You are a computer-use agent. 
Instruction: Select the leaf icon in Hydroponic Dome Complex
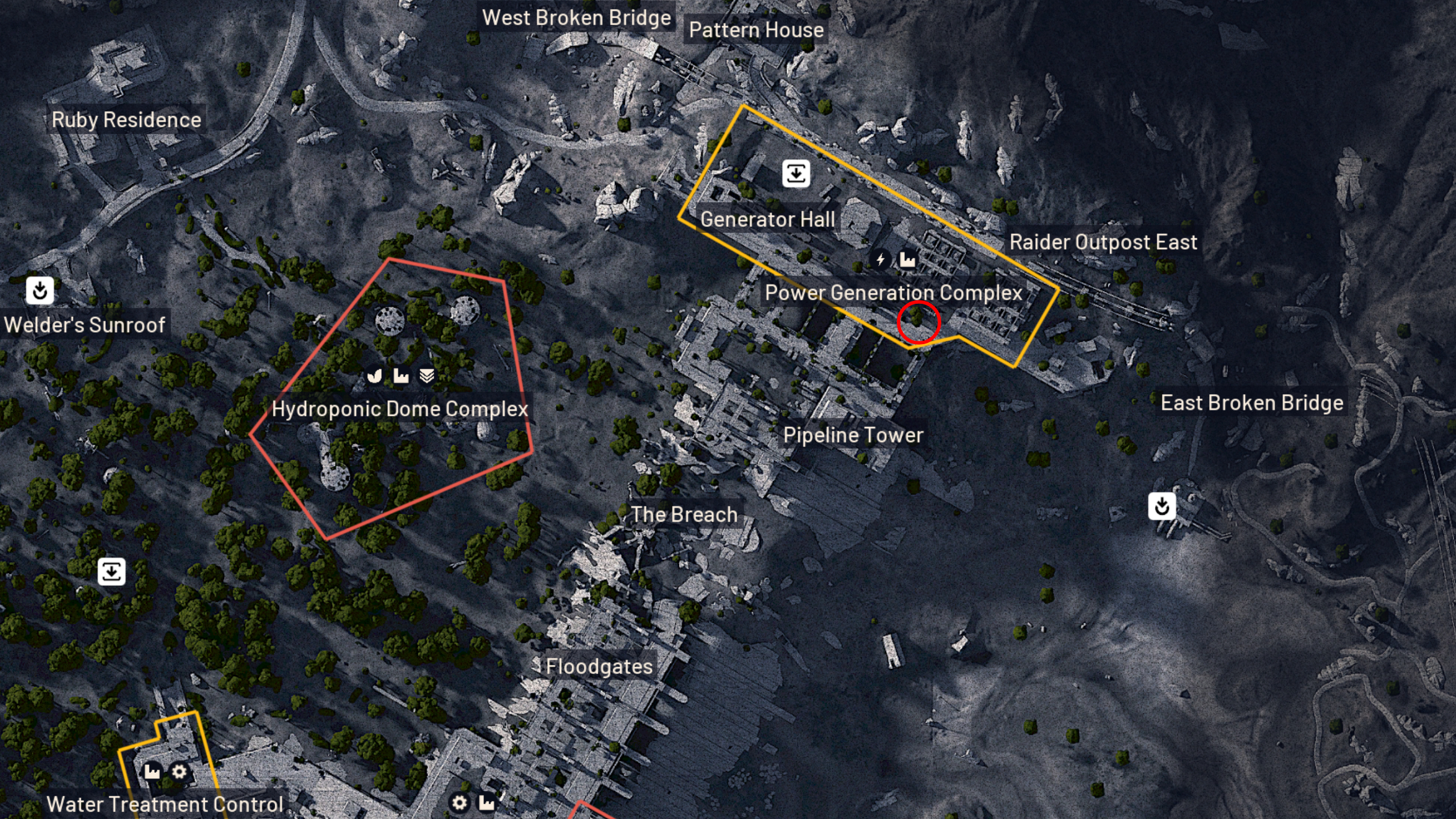374,376
